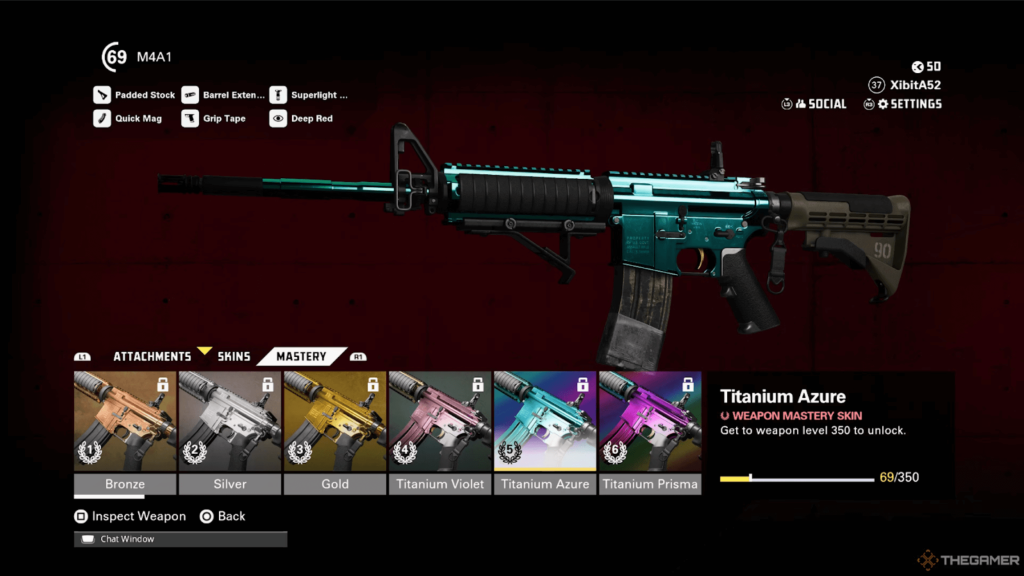
Task: Open the Social menu
Action: coord(815,104)
